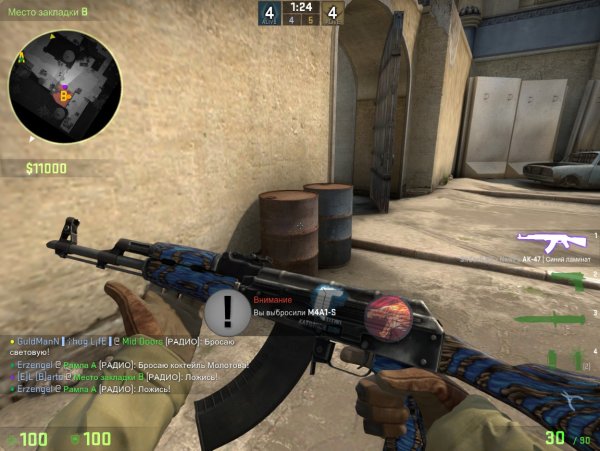Switch to the pistol slot icon
This screenshot has height=451, width=600.
[x=567, y=280]
